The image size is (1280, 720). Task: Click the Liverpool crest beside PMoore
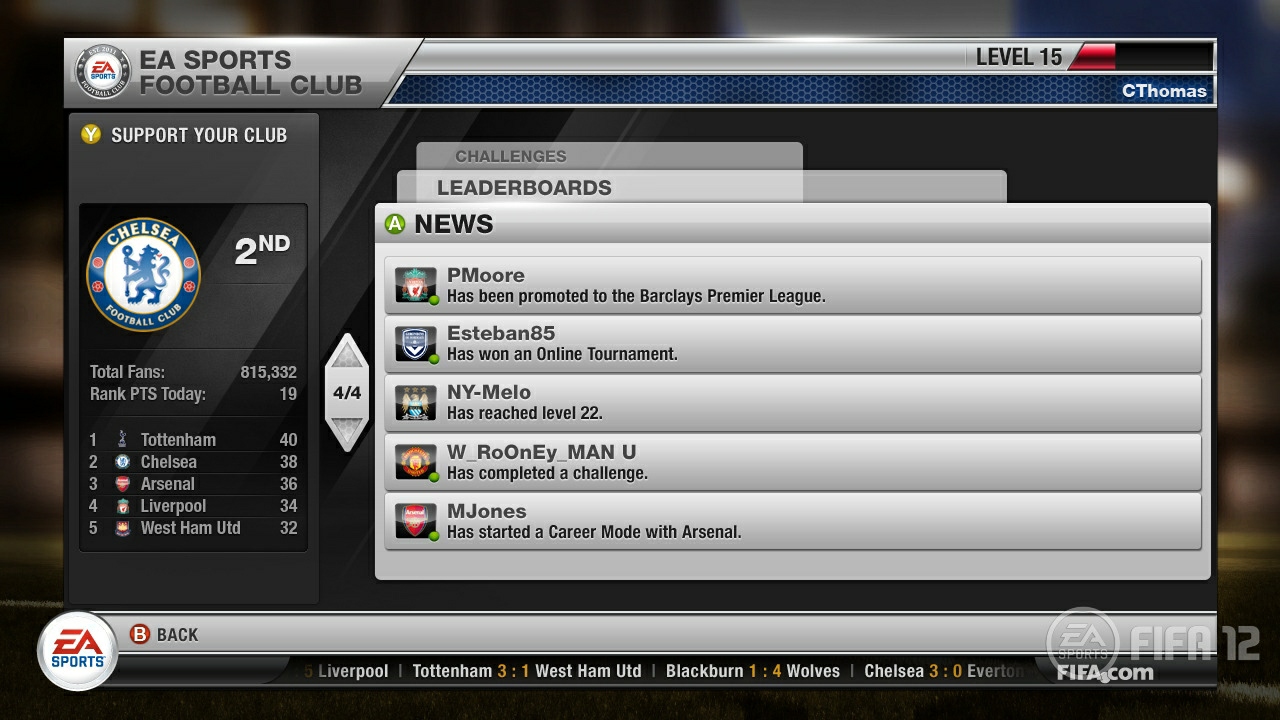[417, 285]
